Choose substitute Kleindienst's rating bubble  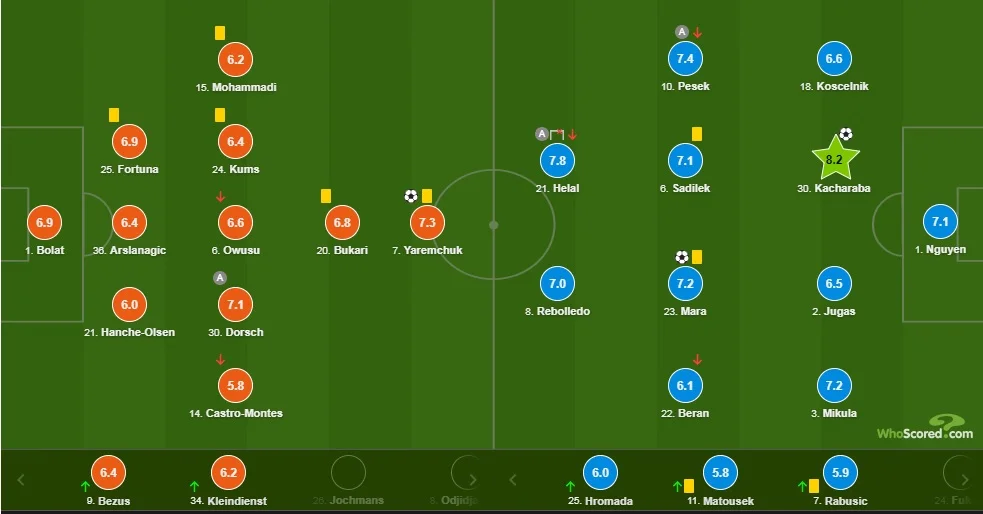click(x=230, y=473)
